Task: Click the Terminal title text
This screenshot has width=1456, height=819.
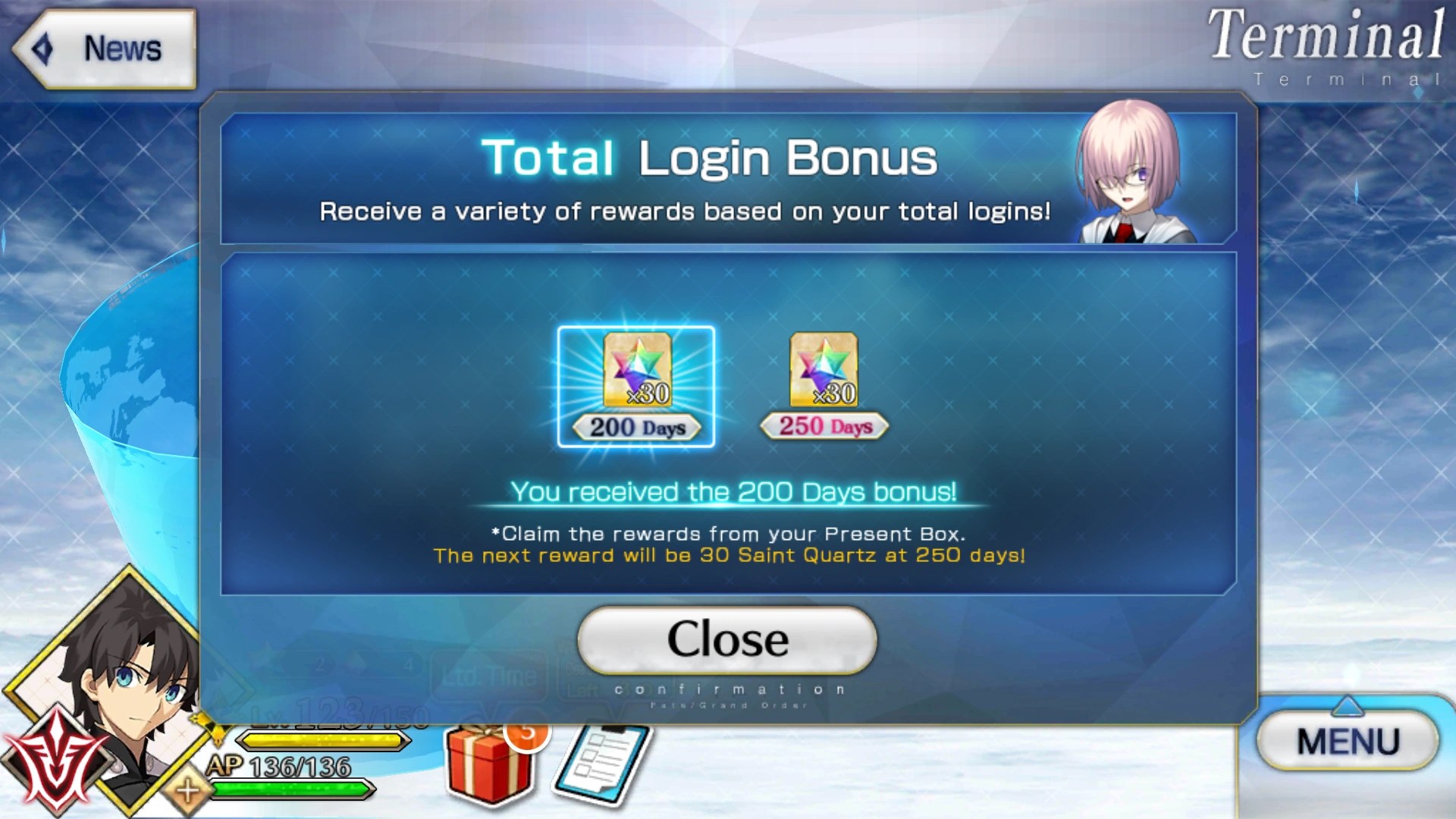Action: pos(1327,34)
